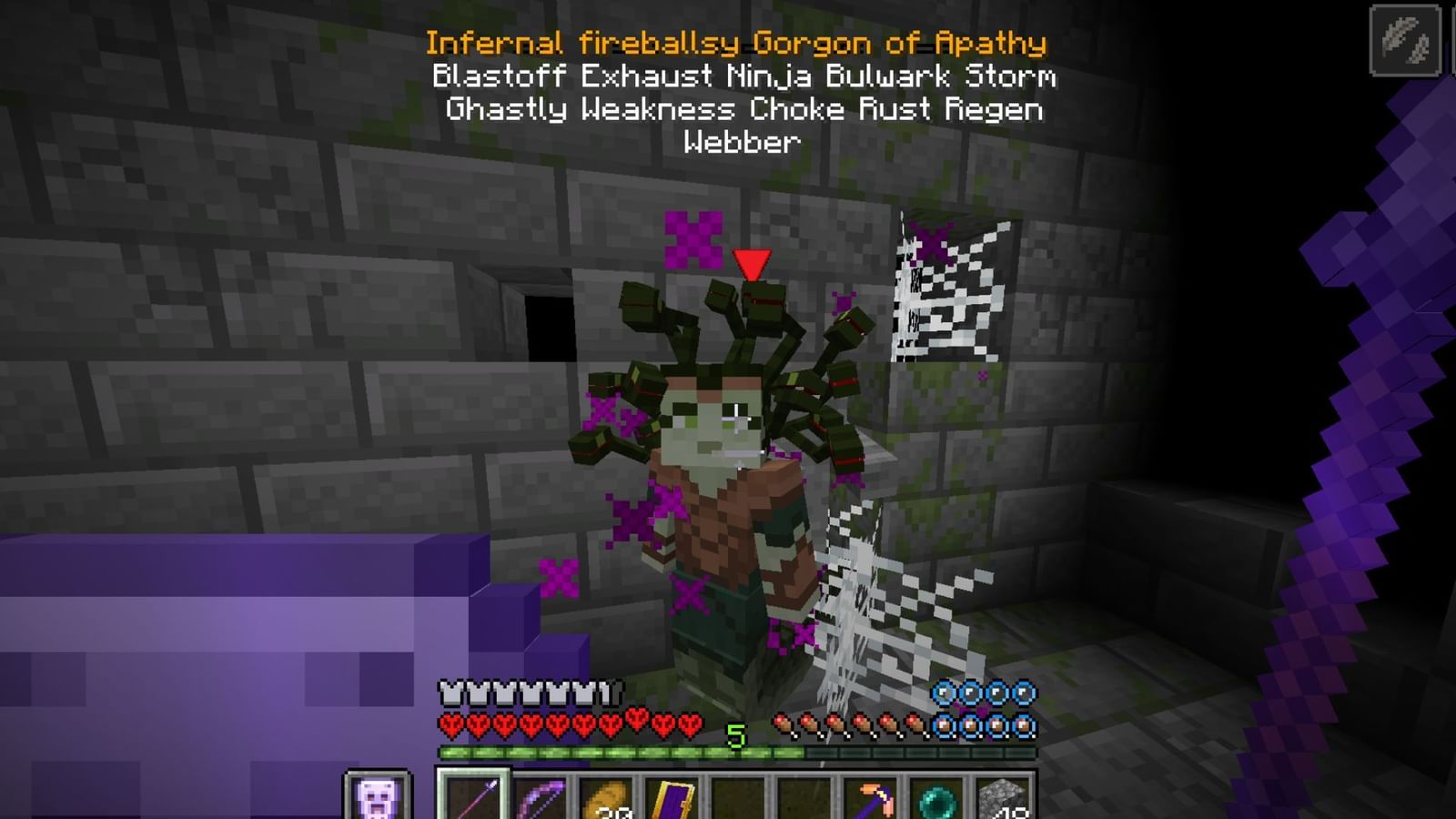The width and height of the screenshot is (1456, 819).
Task: Click the Infernal fireballsy Gorgon of Apathy name
Action: (737, 40)
